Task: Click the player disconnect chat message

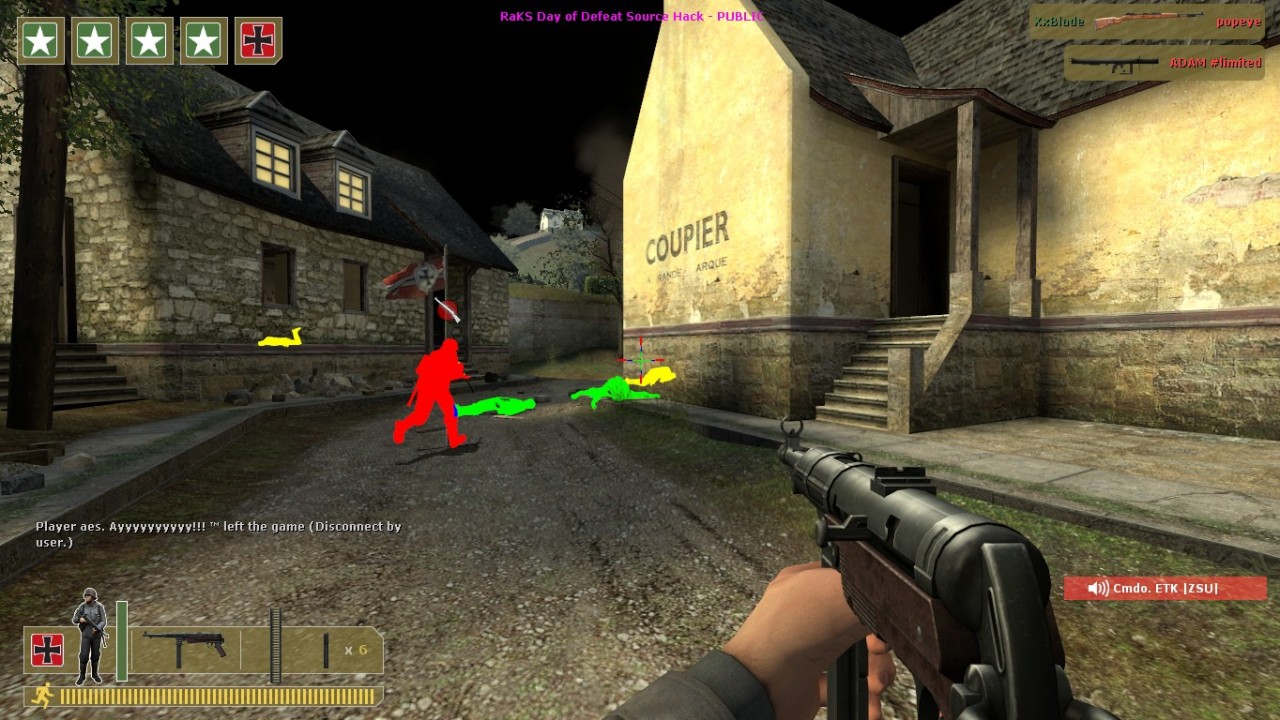Action: [x=218, y=534]
